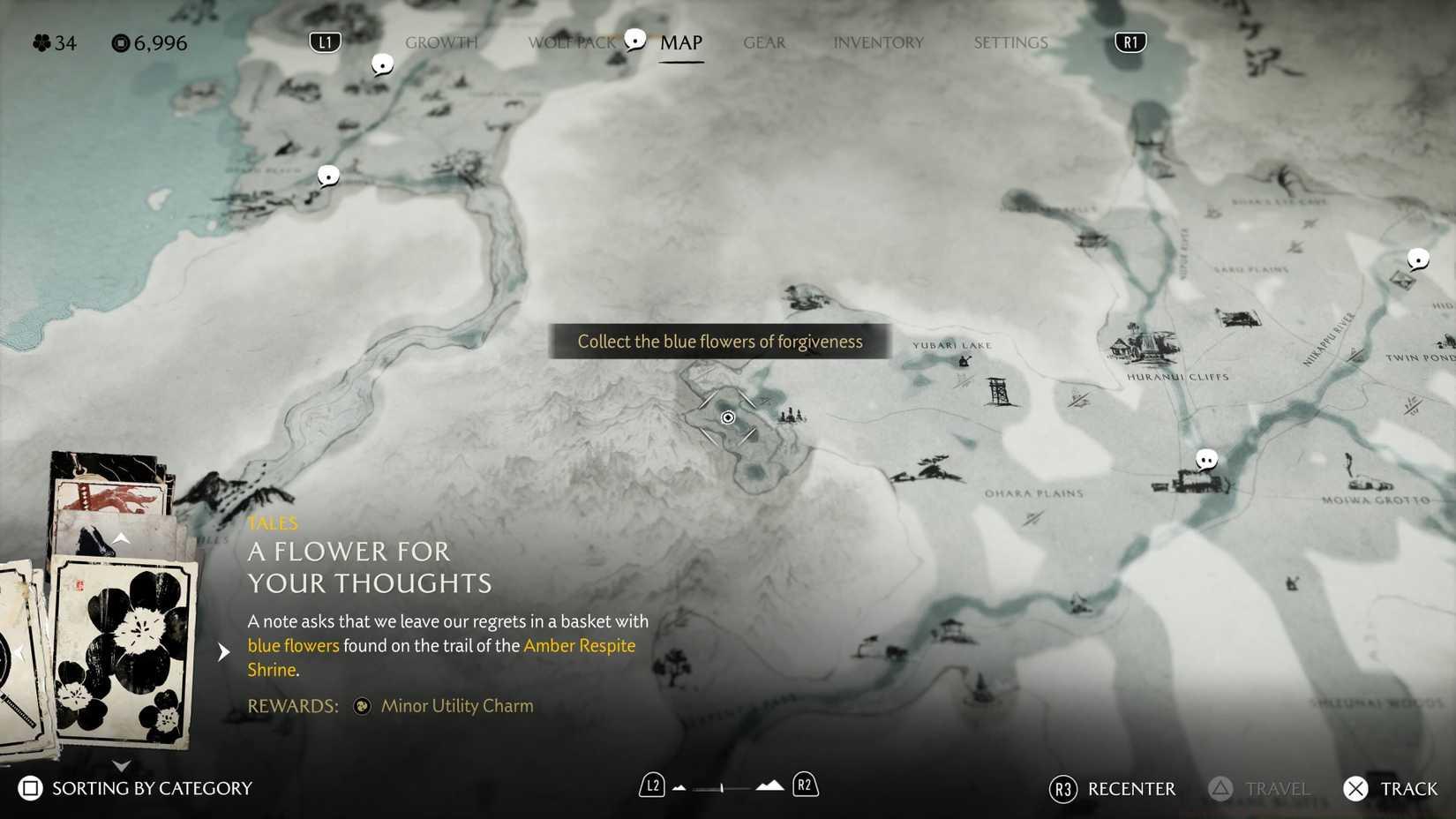Click the supplies currency icon next to 6,996

[x=120, y=42]
